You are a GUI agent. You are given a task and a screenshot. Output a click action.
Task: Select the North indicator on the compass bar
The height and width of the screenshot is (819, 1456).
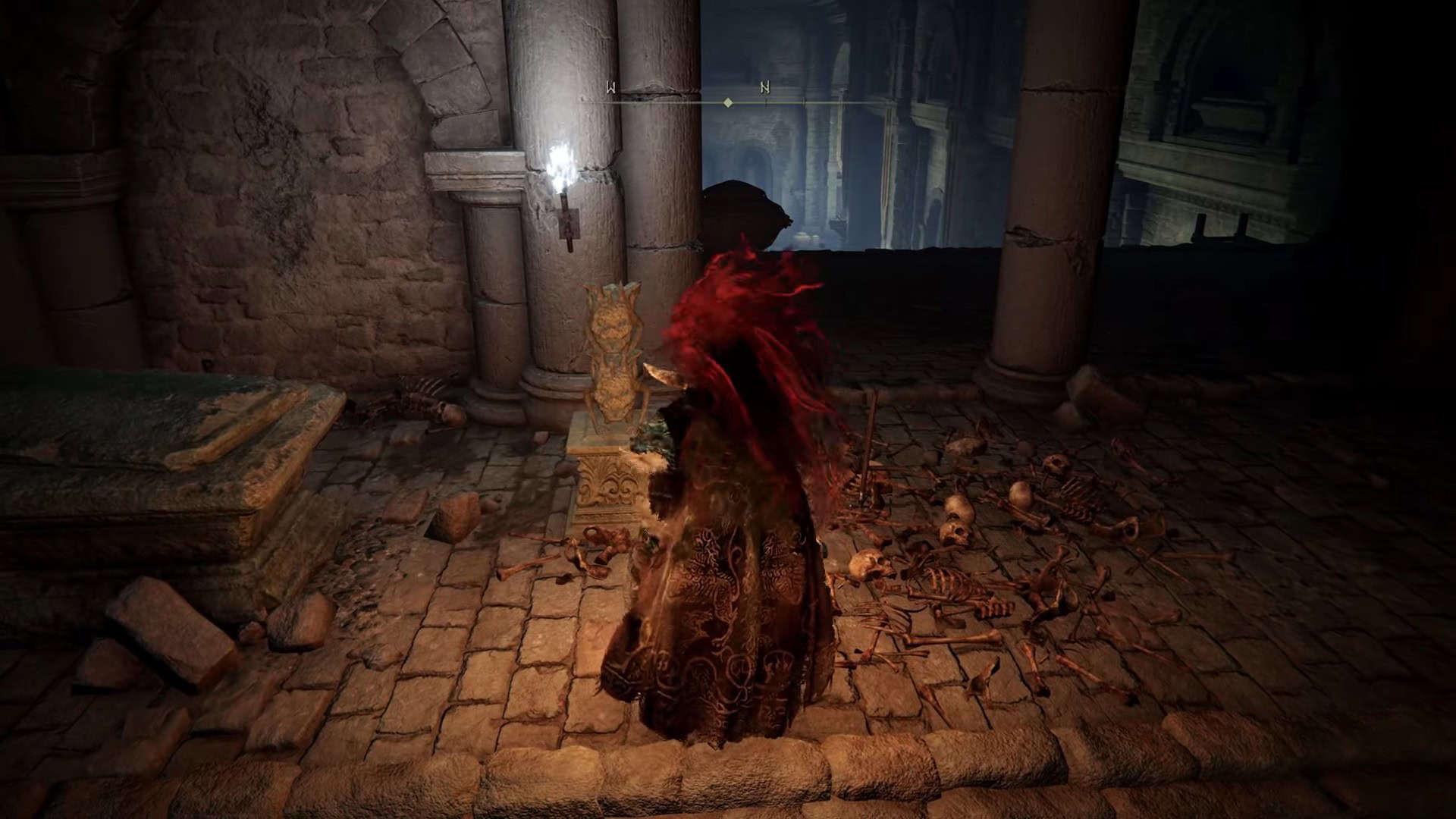coord(764,88)
